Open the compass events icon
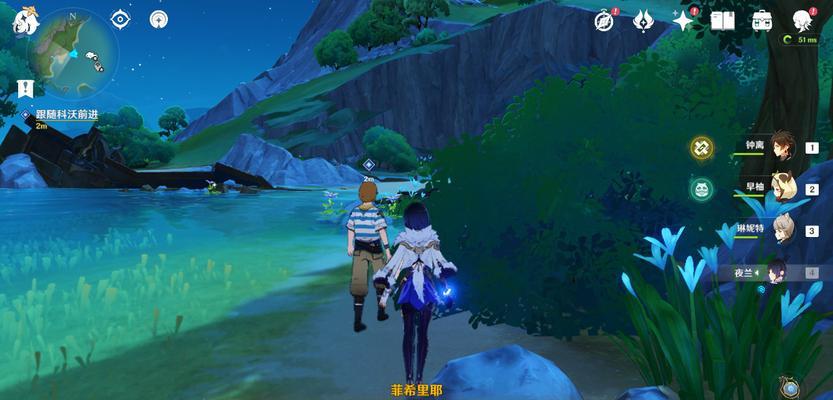Screen dimensions: 833x400 coord(605,20)
